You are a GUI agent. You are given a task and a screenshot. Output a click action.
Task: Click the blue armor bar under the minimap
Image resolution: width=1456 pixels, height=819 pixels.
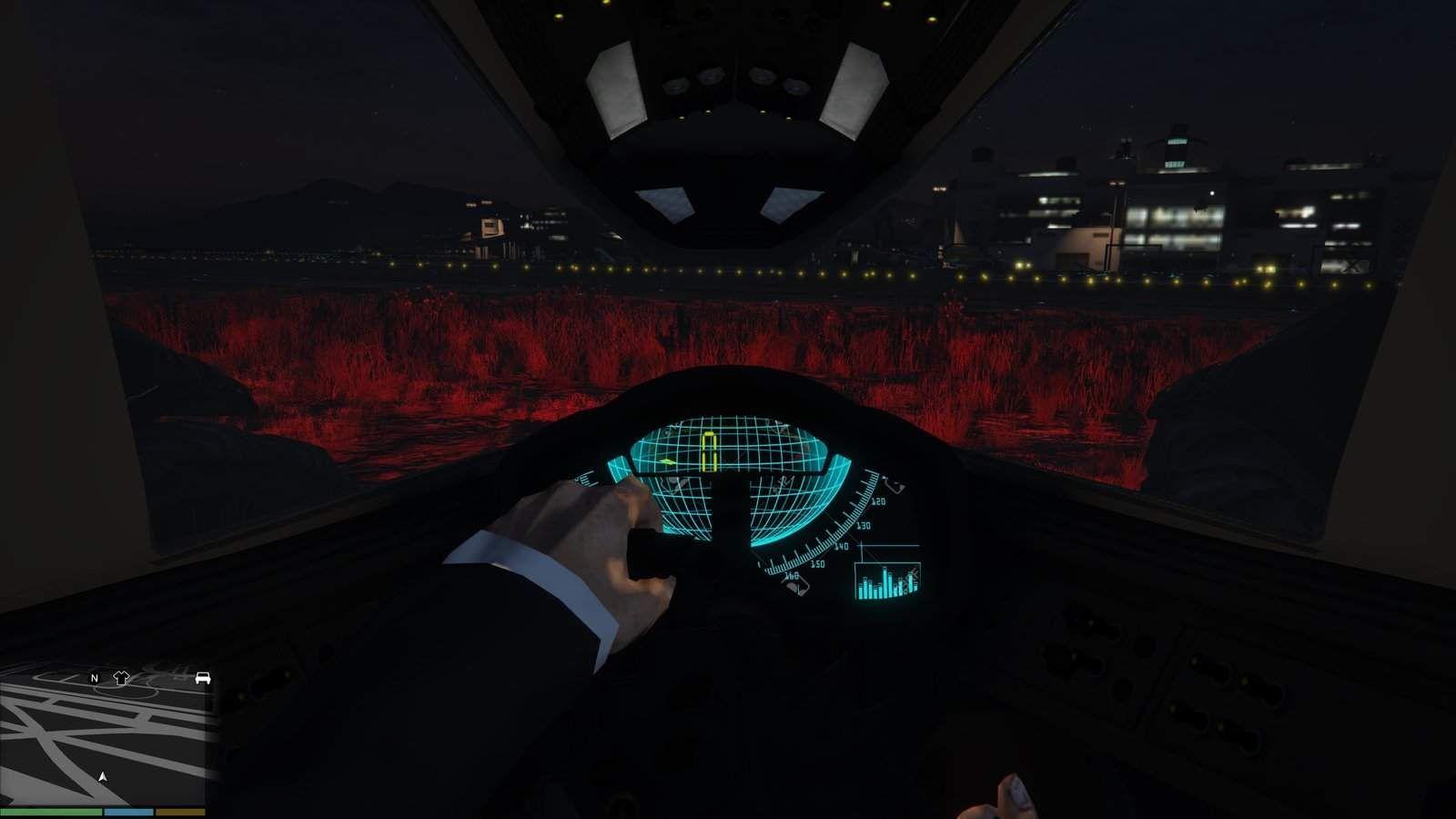point(127,811)
